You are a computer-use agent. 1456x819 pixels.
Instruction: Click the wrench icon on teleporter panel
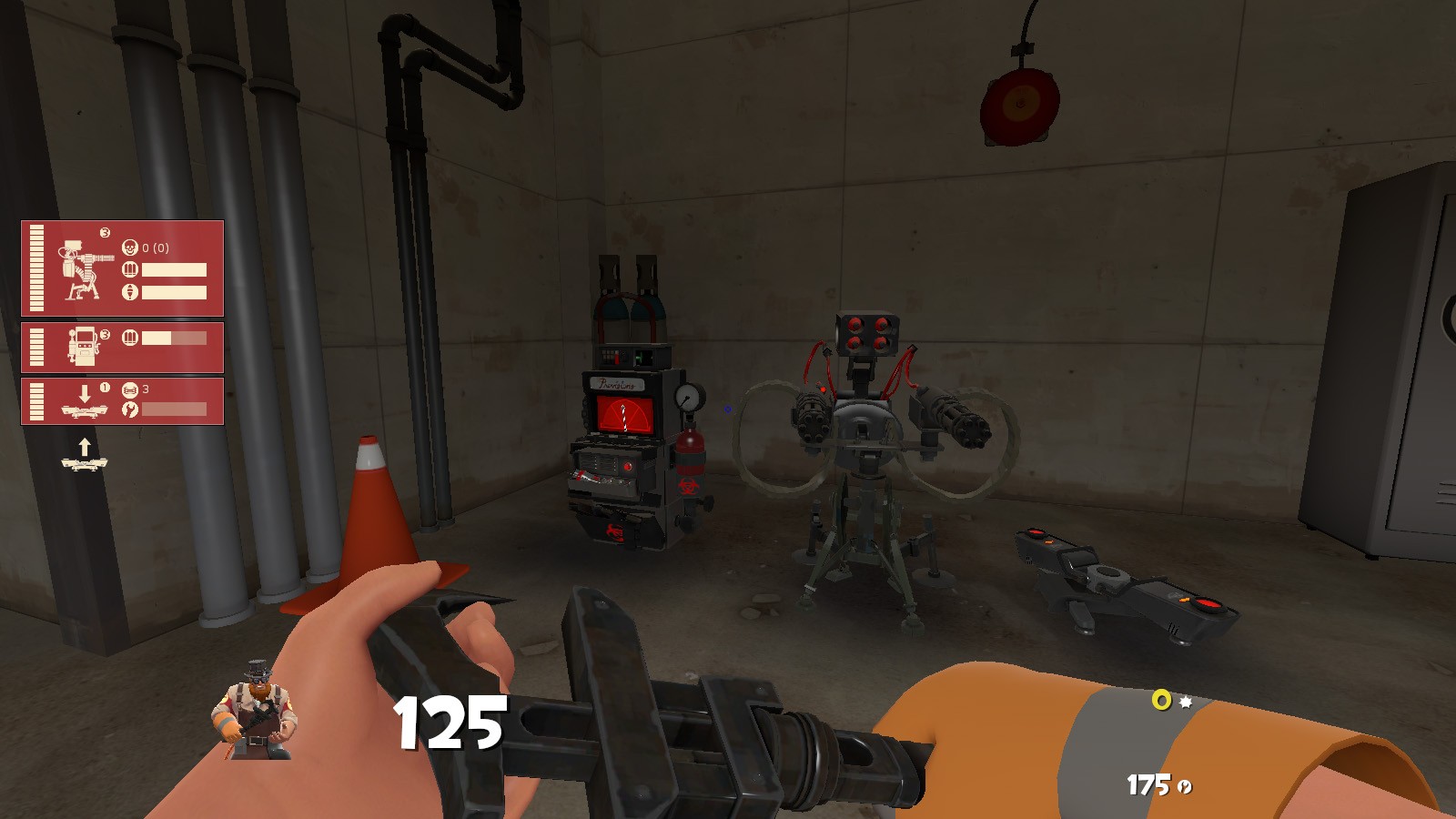point(131,410)
